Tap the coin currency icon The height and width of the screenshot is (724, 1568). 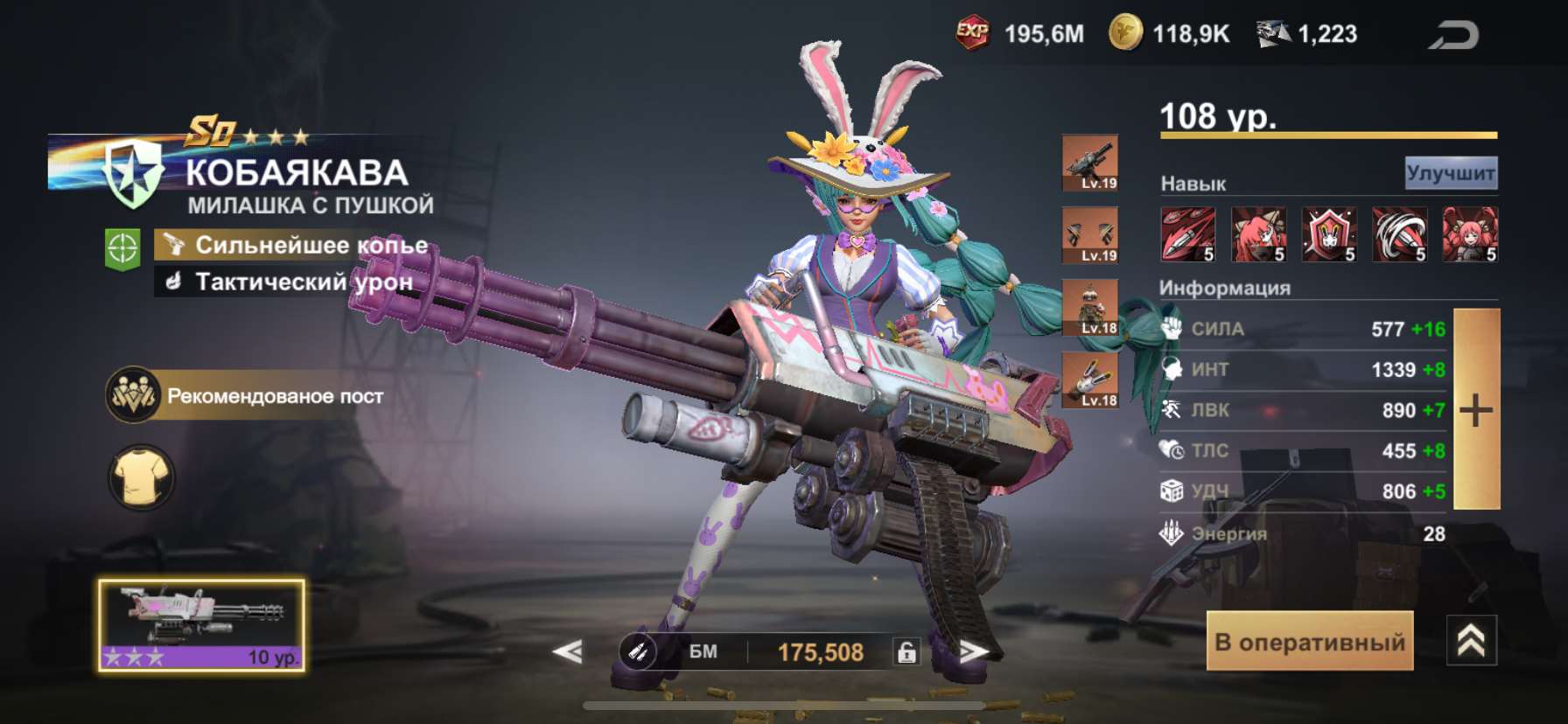(x=1125, y=33)
